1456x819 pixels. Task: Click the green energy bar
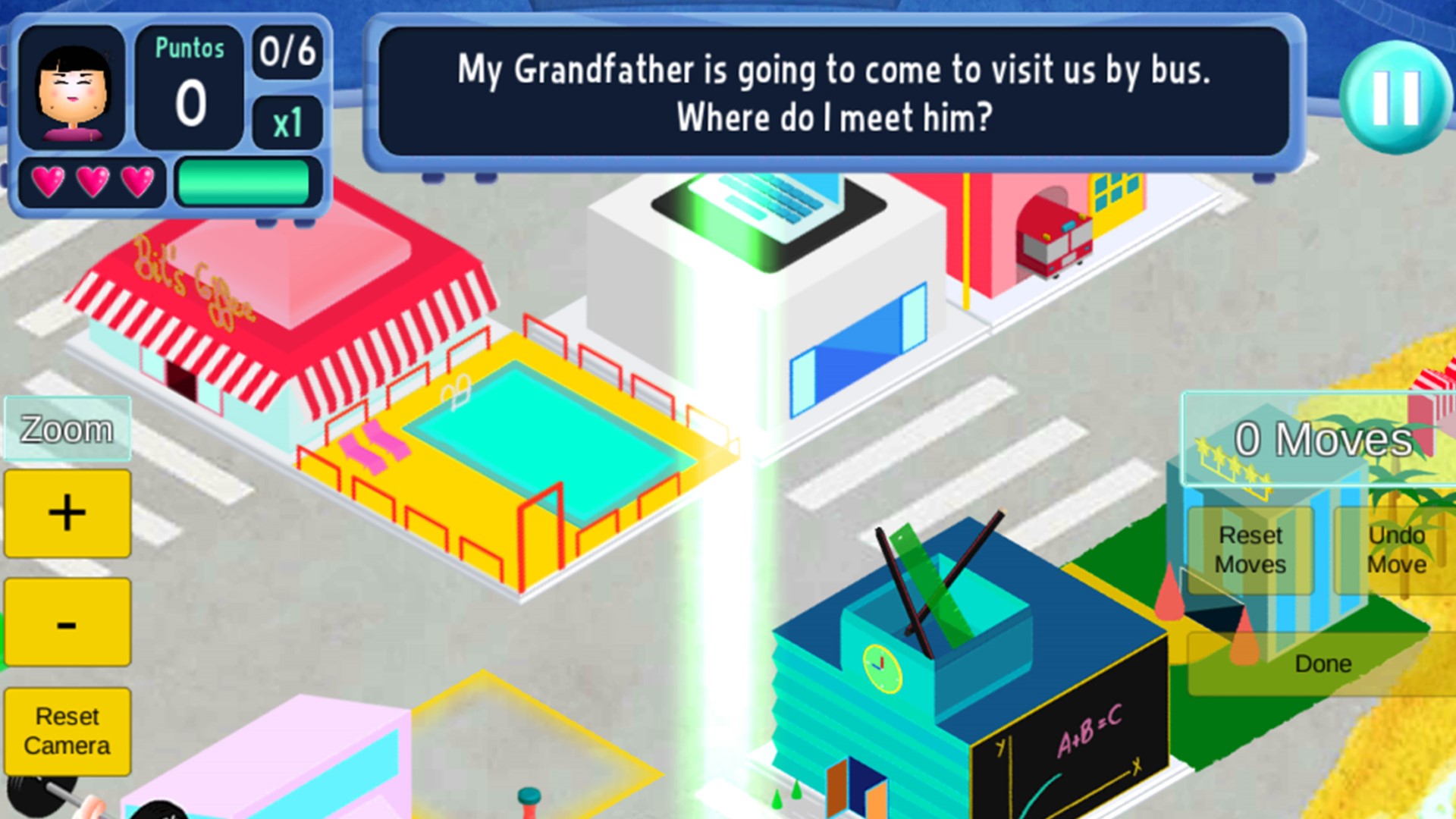(x=244, y=182)
